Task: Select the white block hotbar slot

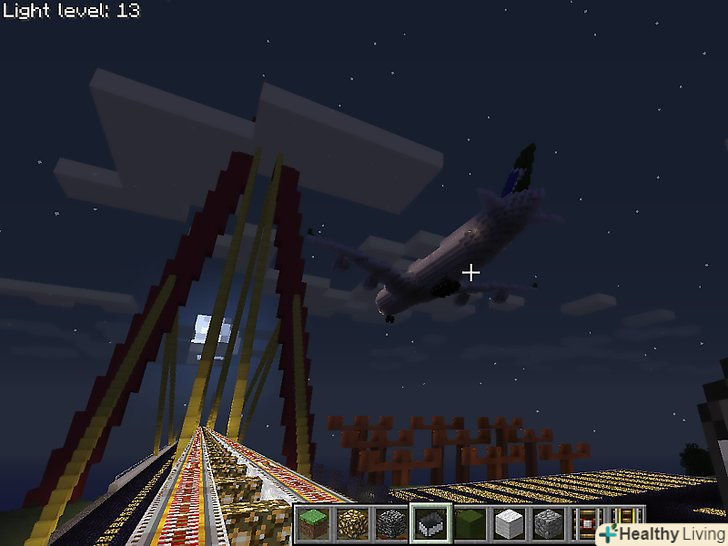Action: tap(507, 523)
